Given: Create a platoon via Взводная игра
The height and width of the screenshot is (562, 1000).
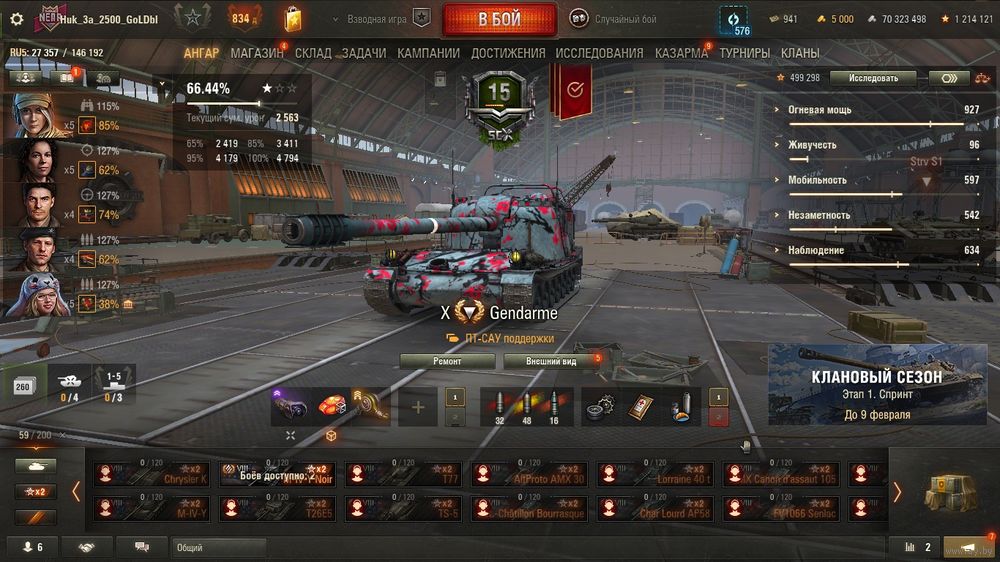Looking at the screenshot, I should click(x=390, y=19).
